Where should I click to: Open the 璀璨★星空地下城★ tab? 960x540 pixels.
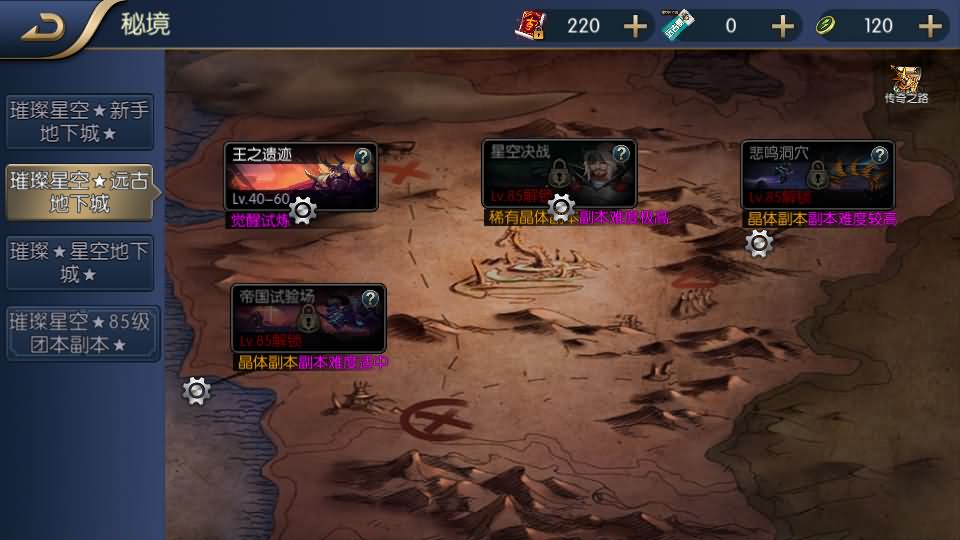point(80,261)
